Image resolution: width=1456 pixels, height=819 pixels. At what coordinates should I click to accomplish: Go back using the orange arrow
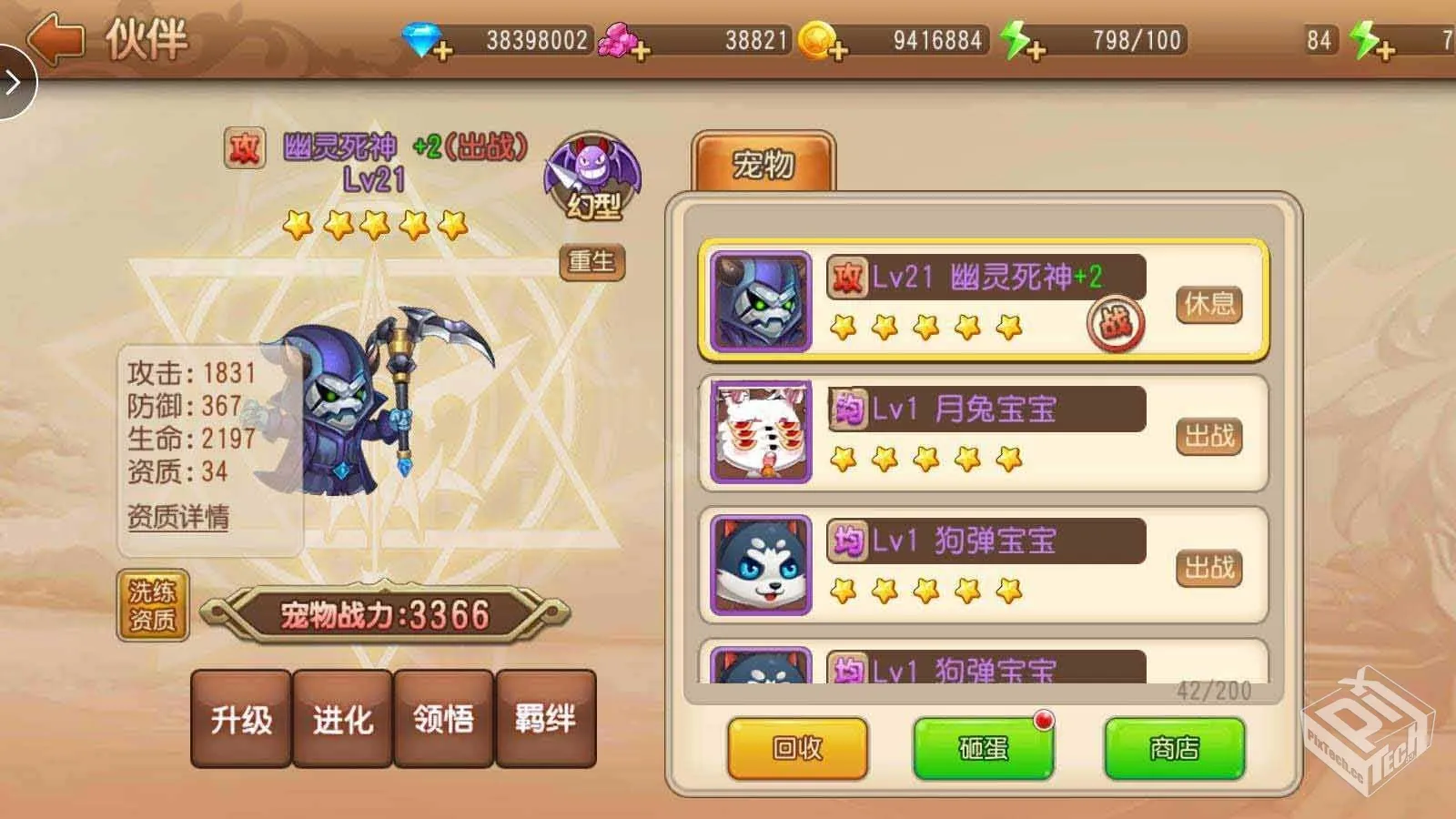coord(55,39)
